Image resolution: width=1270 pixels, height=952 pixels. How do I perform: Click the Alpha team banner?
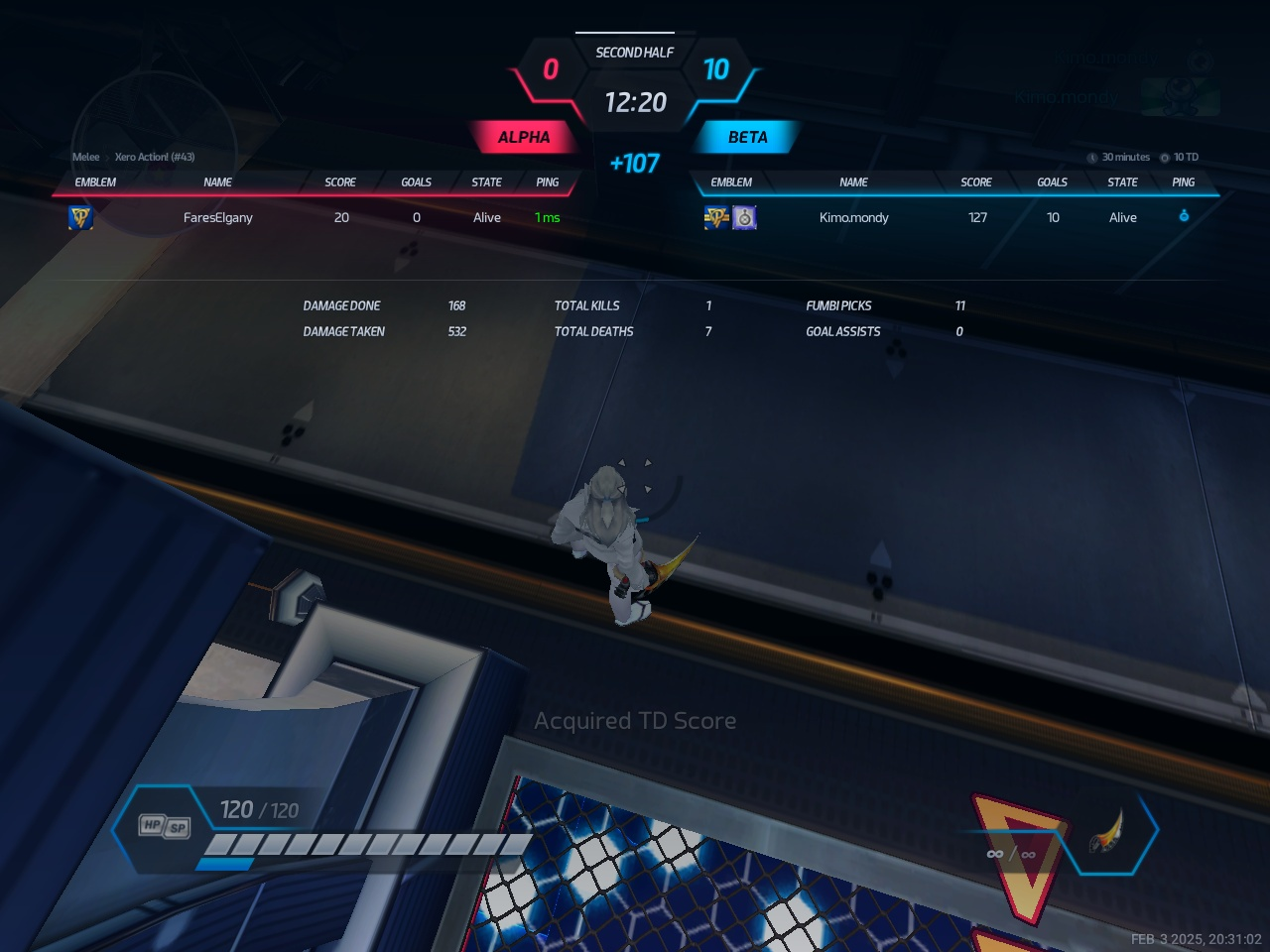(523, 137)
